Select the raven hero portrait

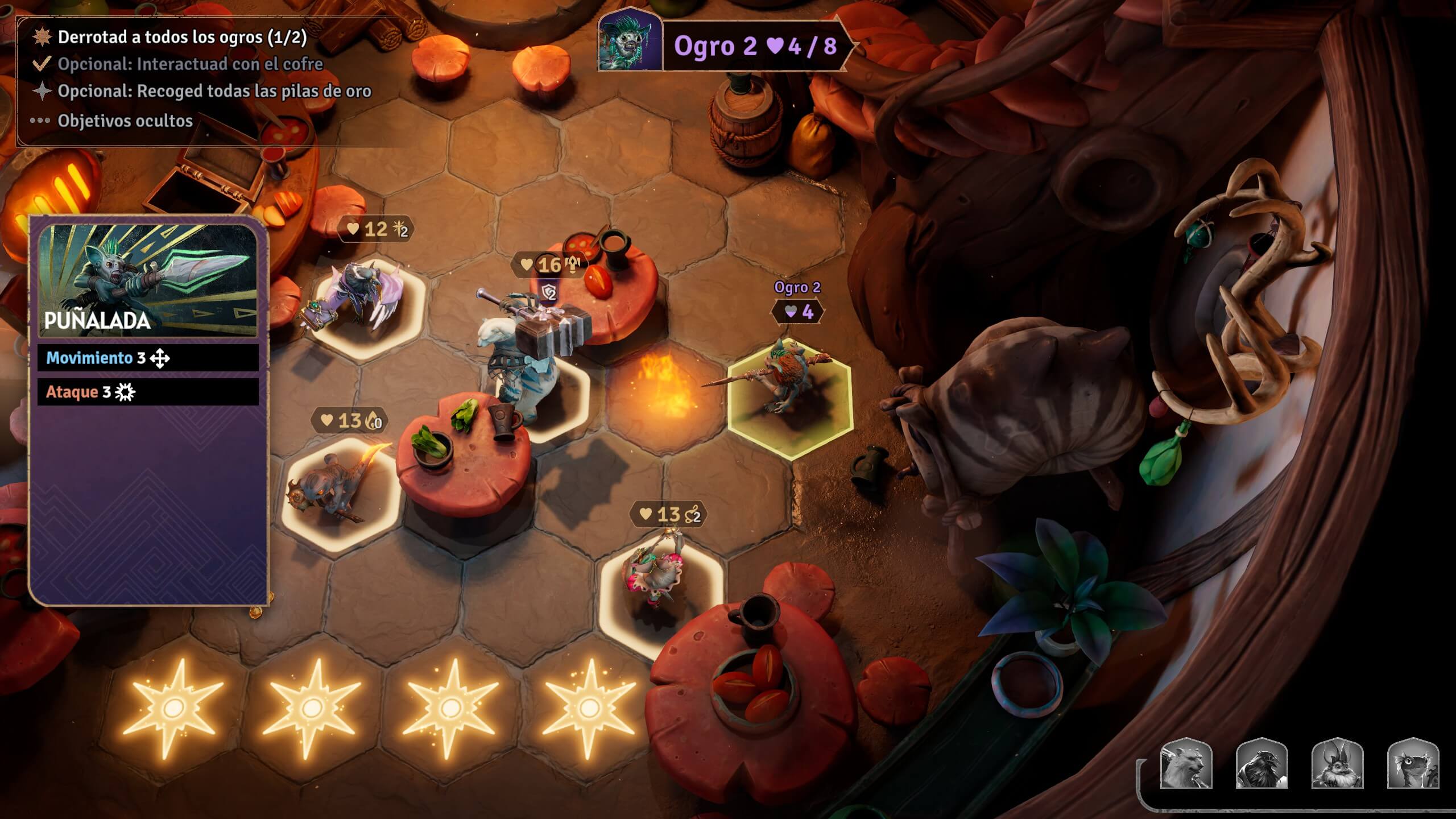1261,764
